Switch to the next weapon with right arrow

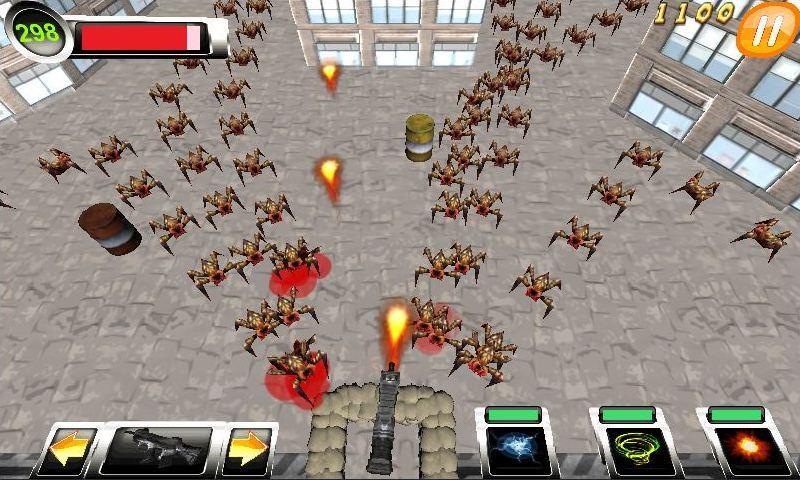(246, 451)
